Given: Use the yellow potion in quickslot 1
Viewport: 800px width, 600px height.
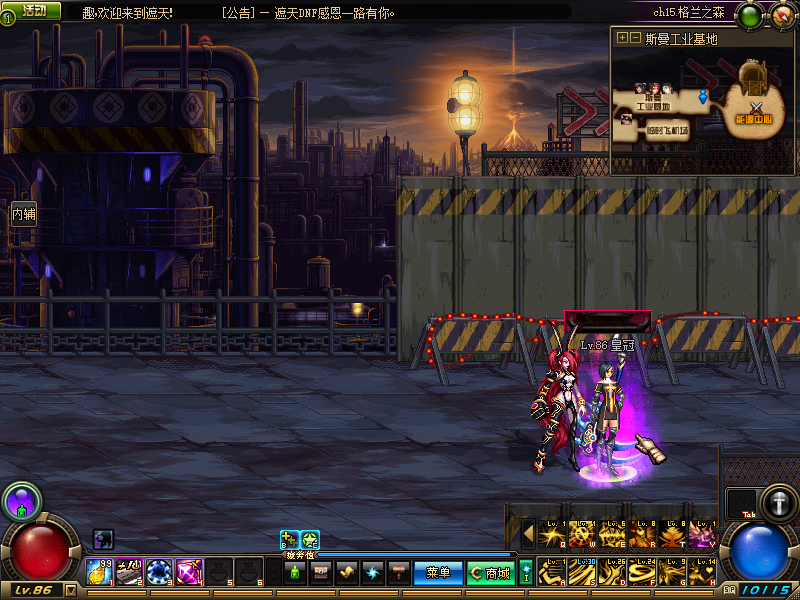Looking at the screenshot, I should tap(99, 572).
